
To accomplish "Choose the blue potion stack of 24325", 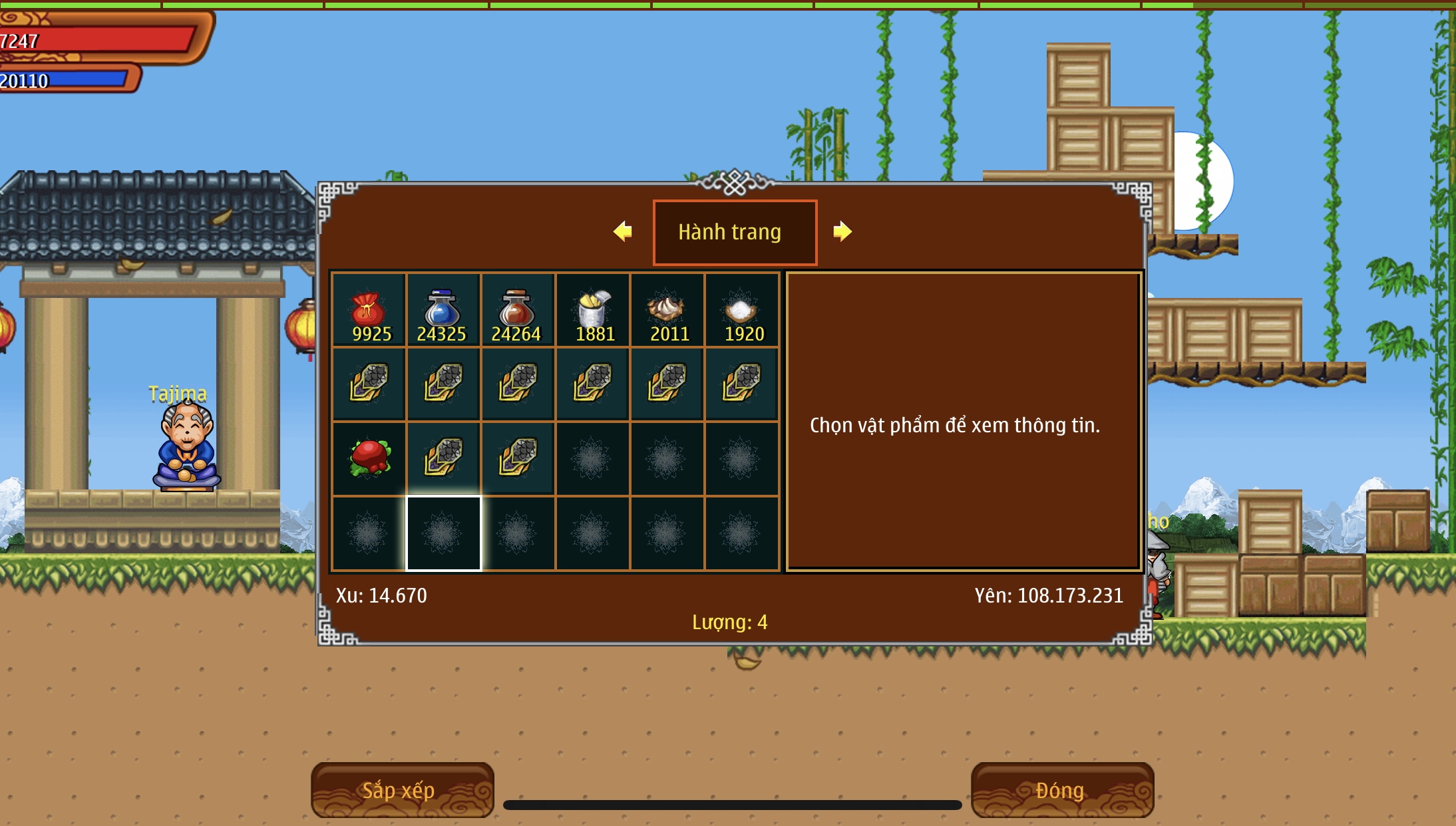I will click(443, 311).
